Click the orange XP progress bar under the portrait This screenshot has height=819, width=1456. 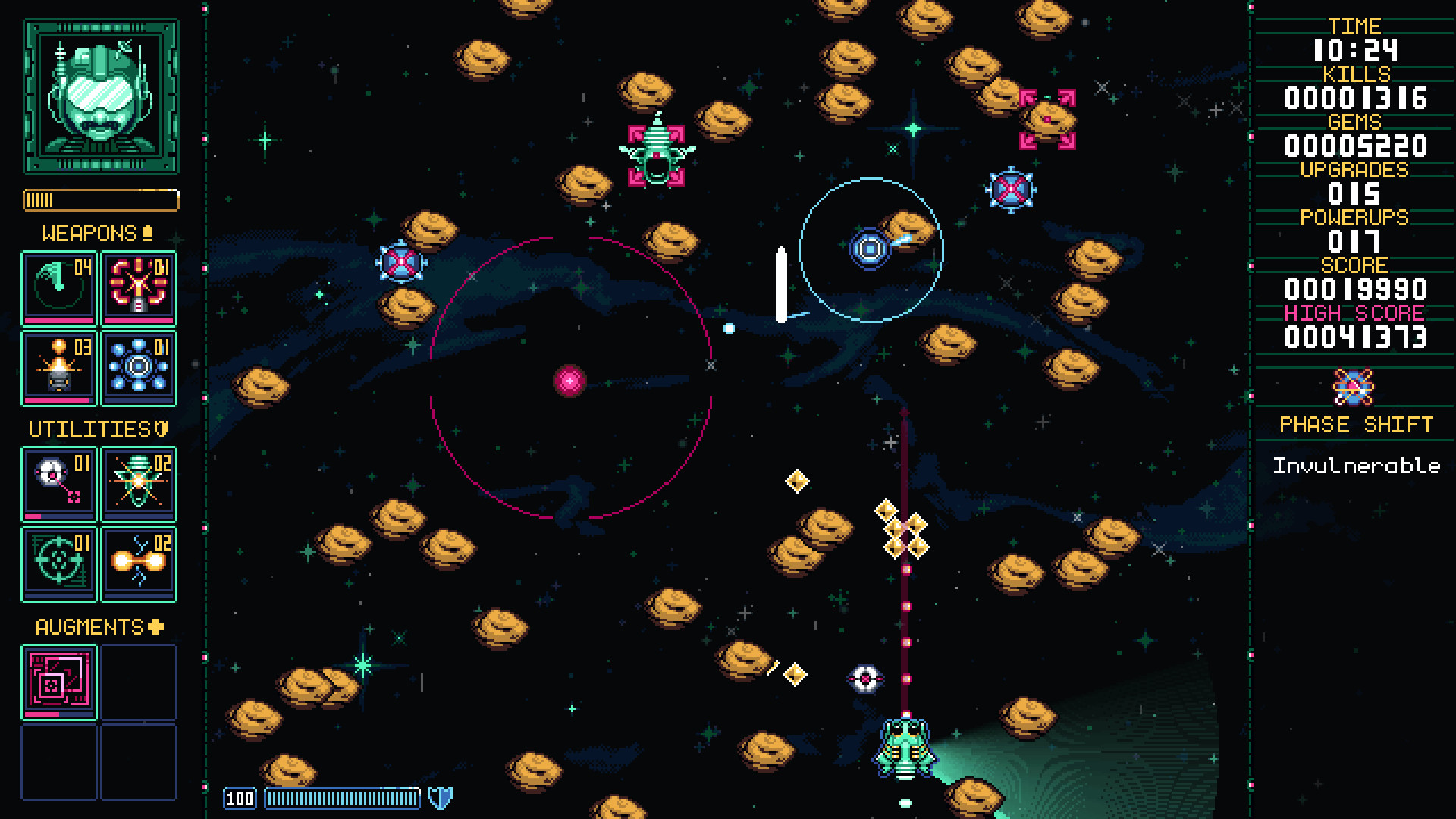coord(101,200)
